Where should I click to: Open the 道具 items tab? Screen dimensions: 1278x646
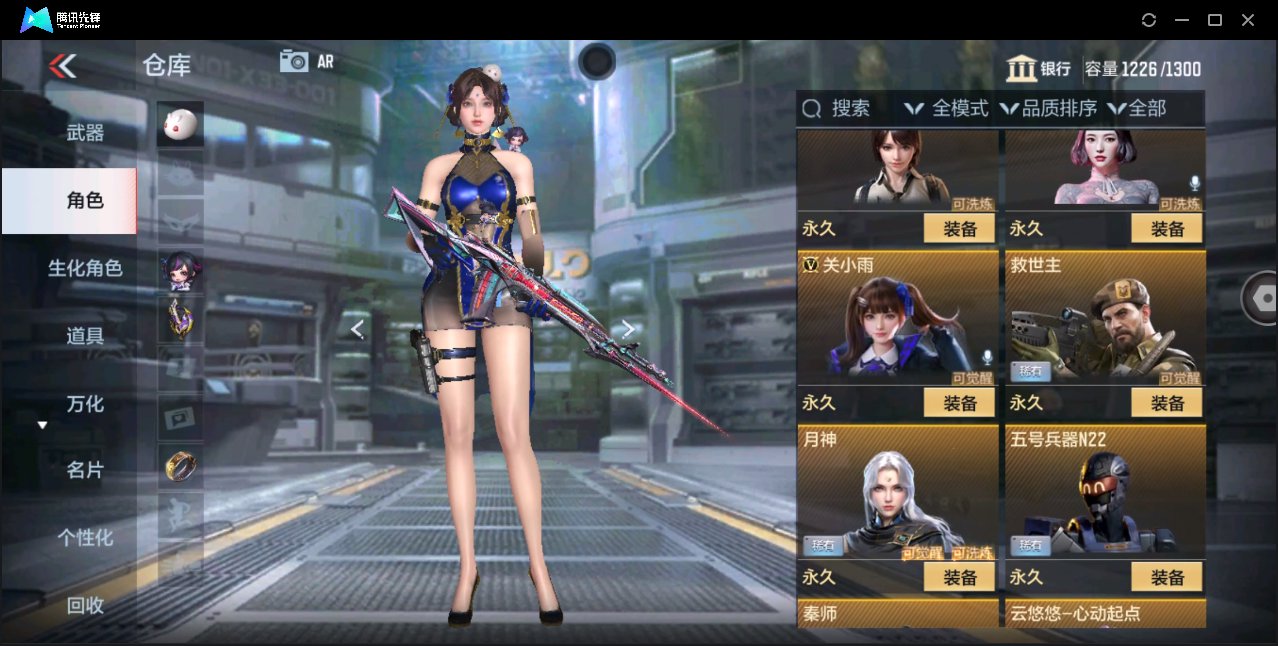[x=85, y=336]
